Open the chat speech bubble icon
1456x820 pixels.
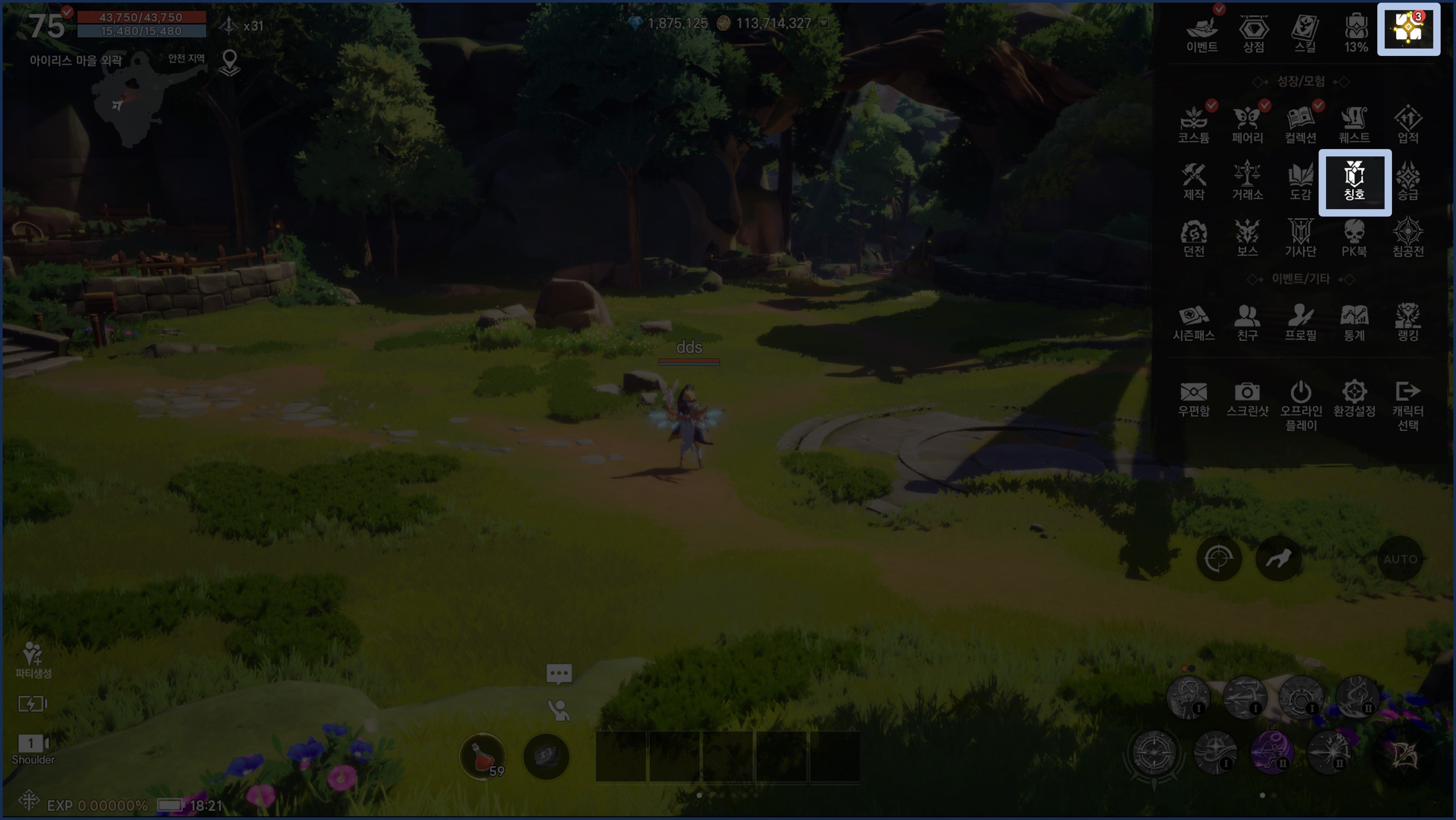pyautogui.click(x=559, y=674)
